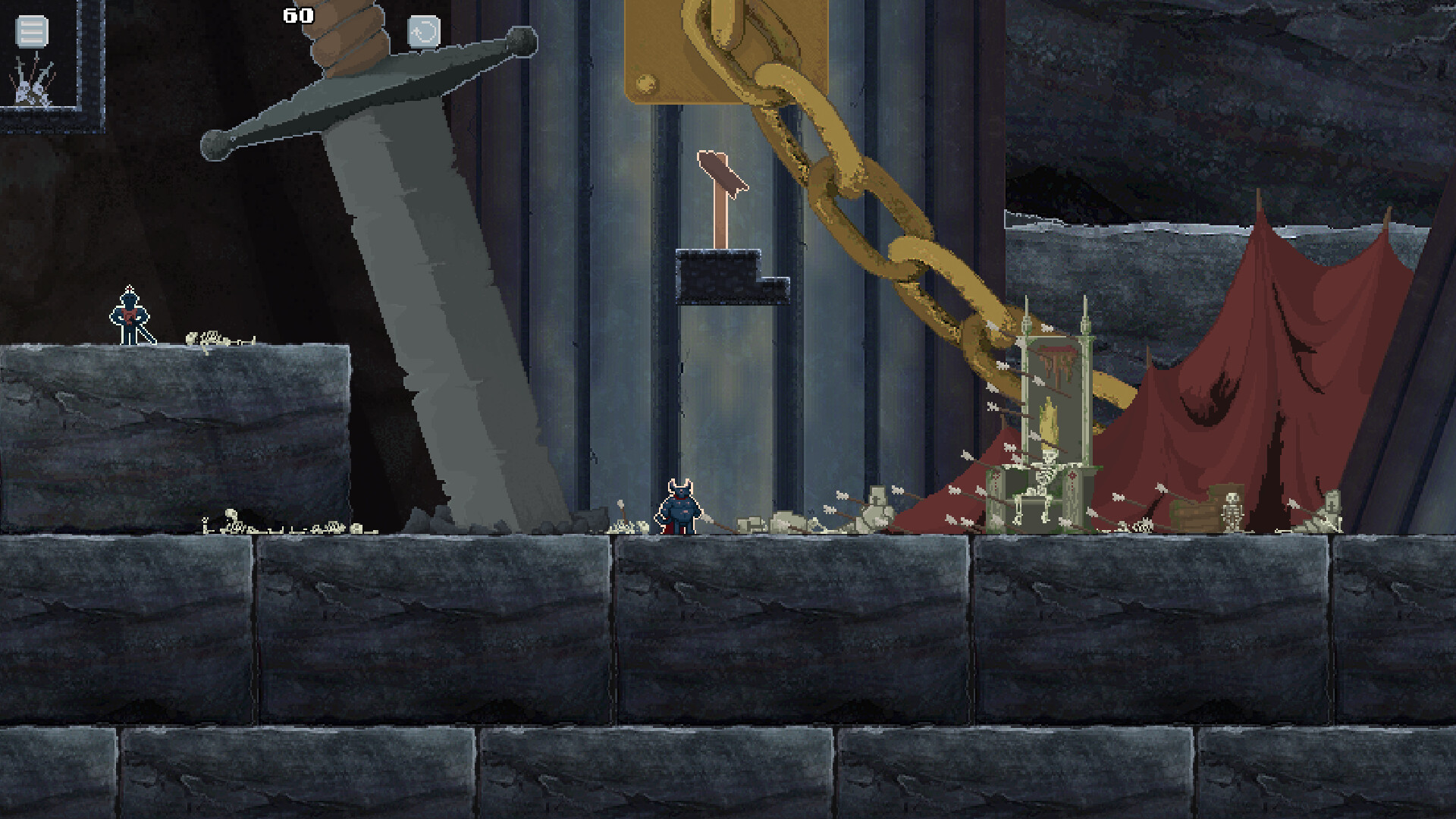Open the hamburger menu icon
The height and width of the screenshot is (819, 1456).
pos(30,32)
